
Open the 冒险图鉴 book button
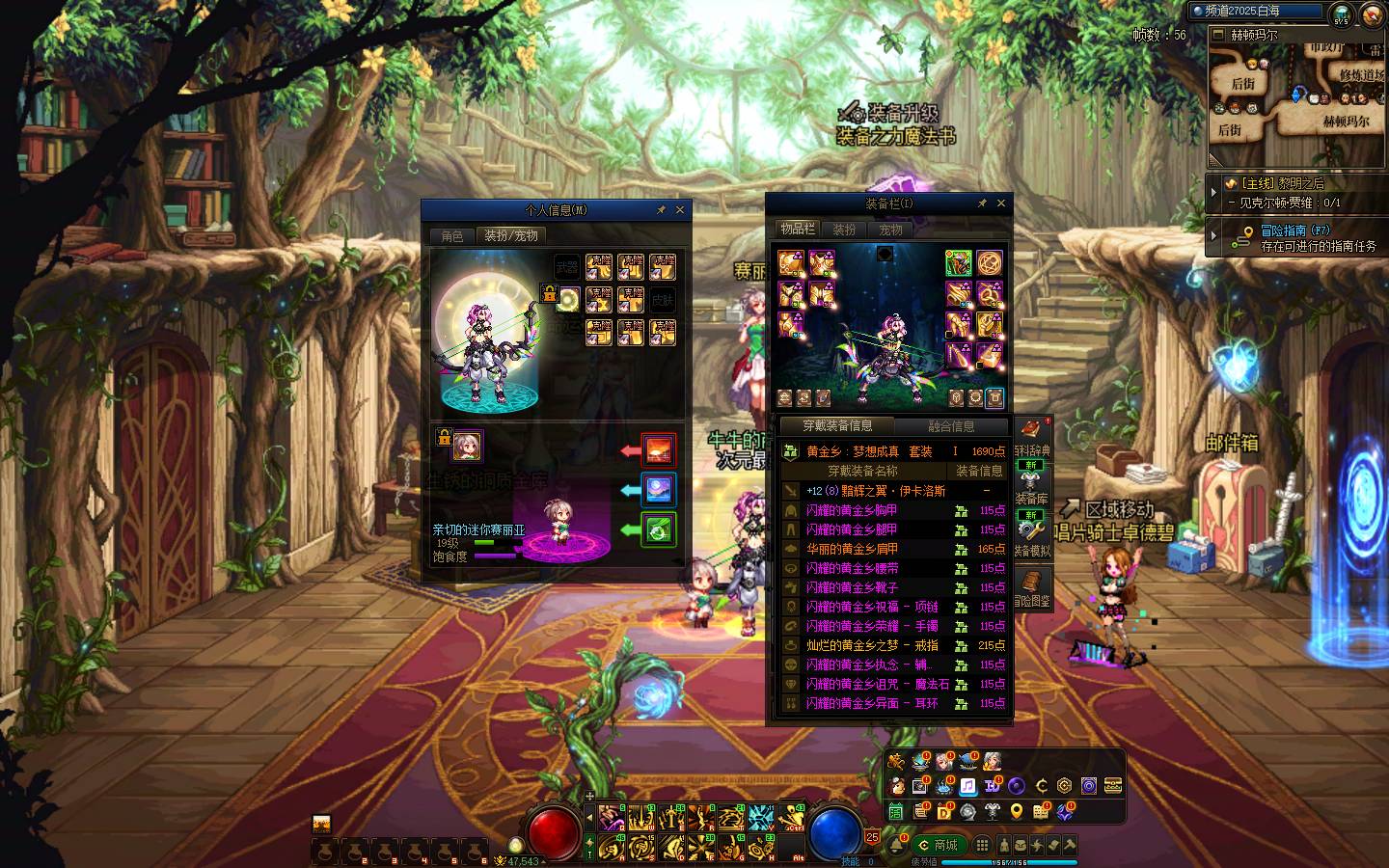click(1031, 587)
